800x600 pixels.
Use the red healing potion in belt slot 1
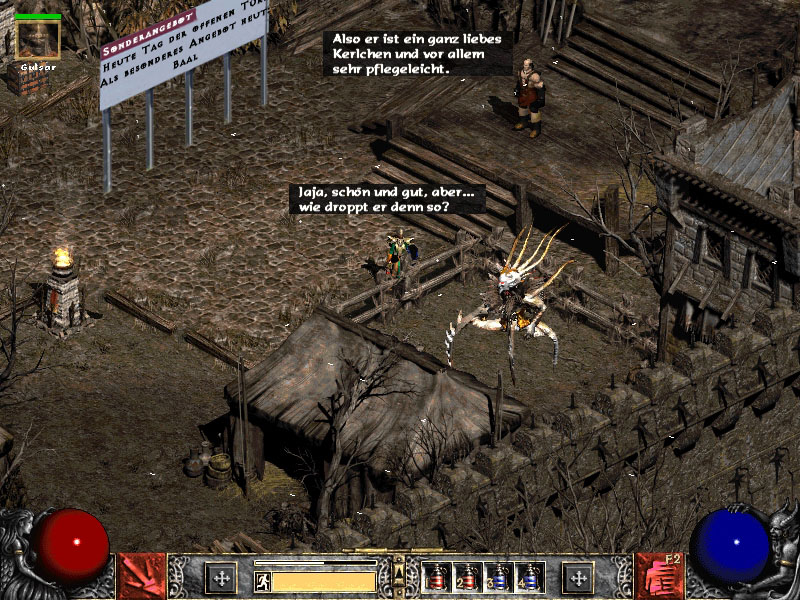point(437,577)
